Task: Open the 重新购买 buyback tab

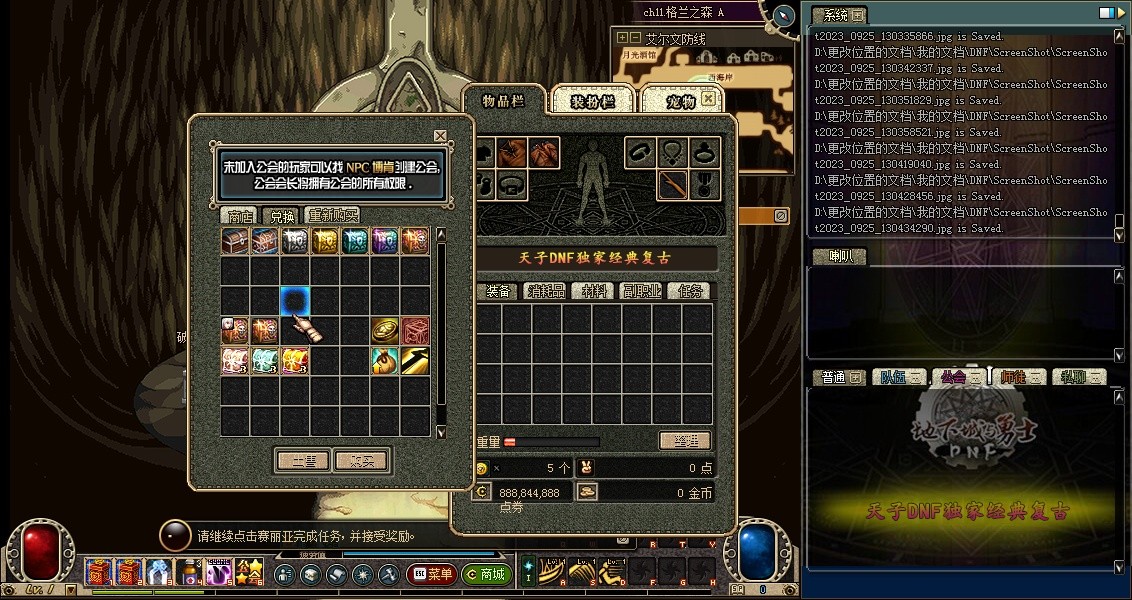Action: tap(332, 216)
